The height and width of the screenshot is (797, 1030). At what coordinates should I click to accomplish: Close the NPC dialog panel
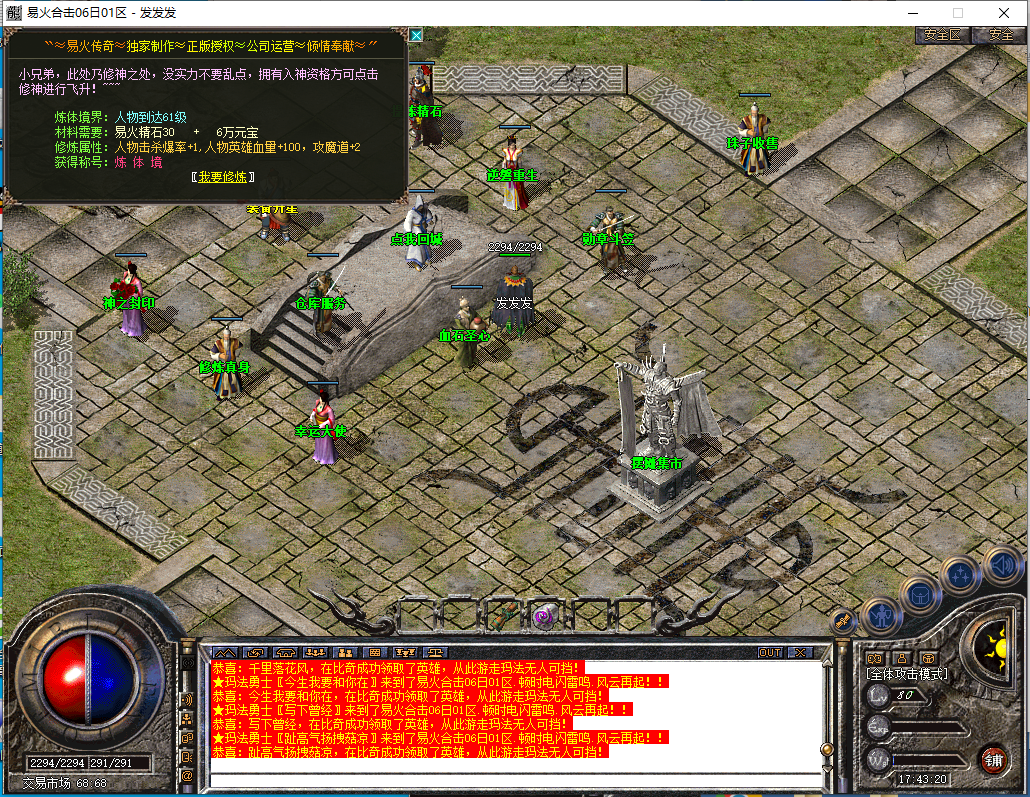click(416, 35)
